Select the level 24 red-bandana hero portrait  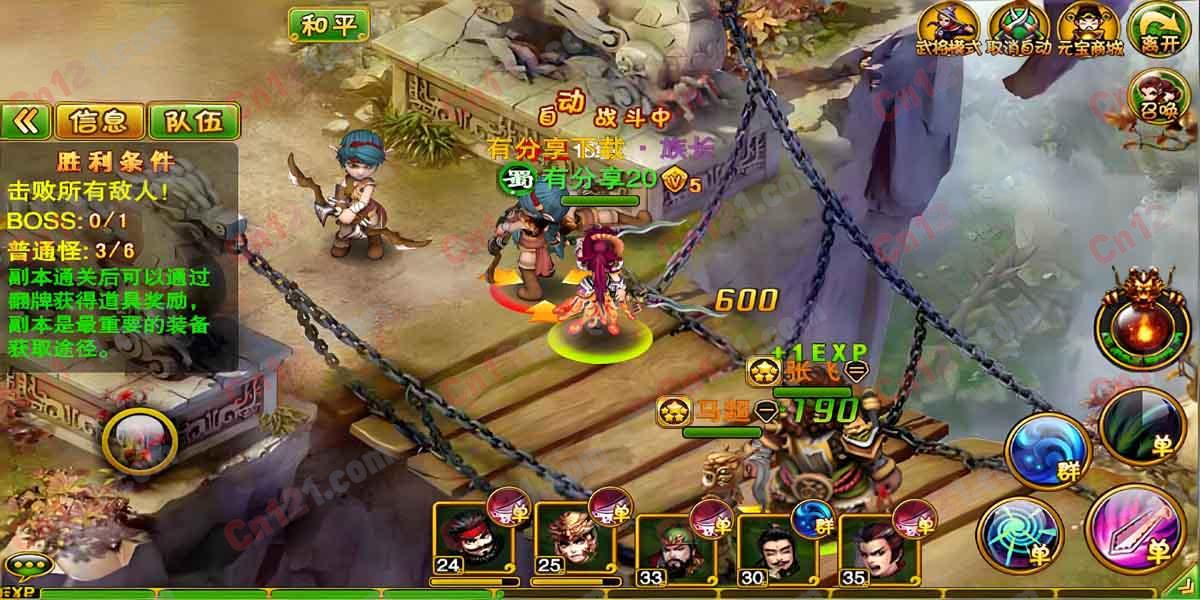pos(470,540)
